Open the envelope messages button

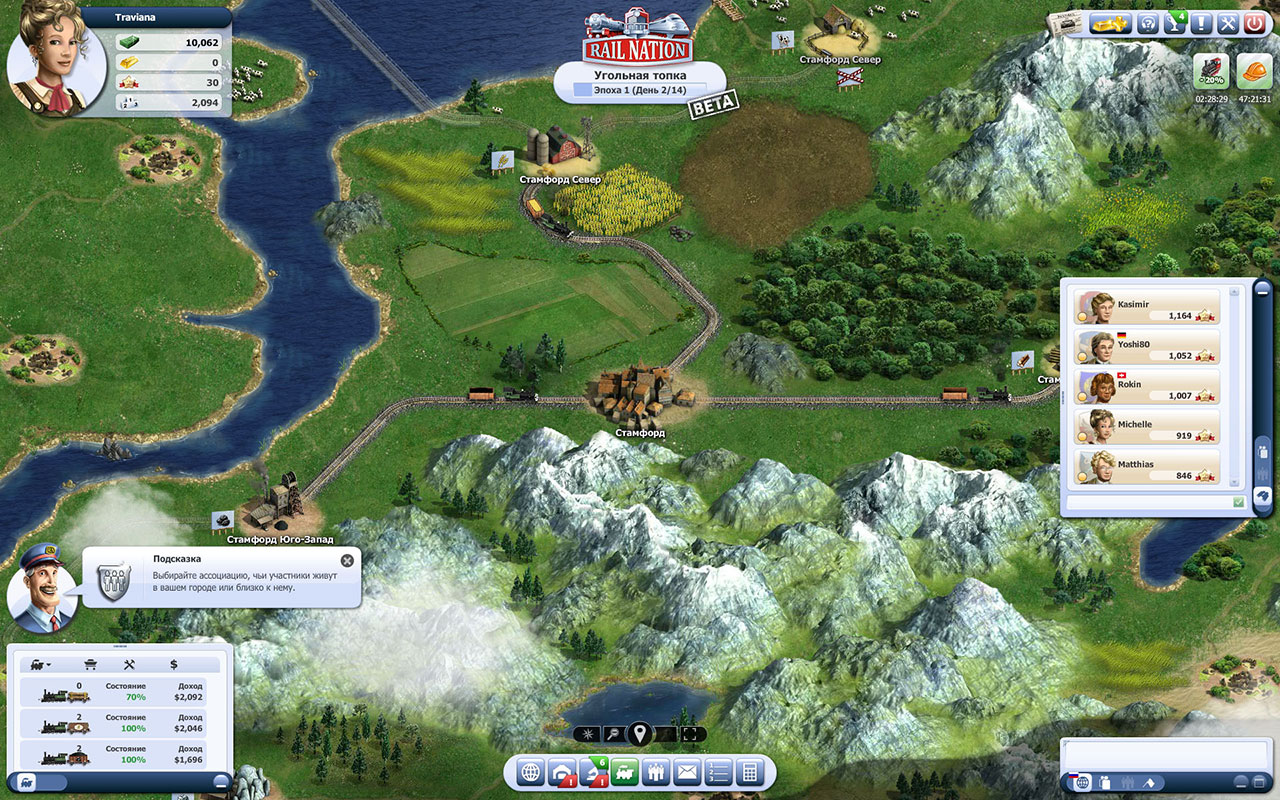(687, 772)
